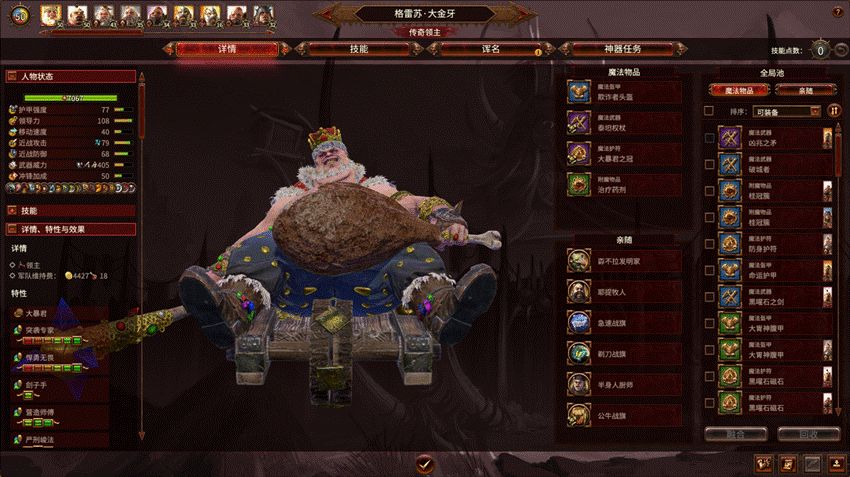Viewport: 850px width, 477px height.
Task: Confirm with the checkmark button at bottom
Action: point(424,463)
